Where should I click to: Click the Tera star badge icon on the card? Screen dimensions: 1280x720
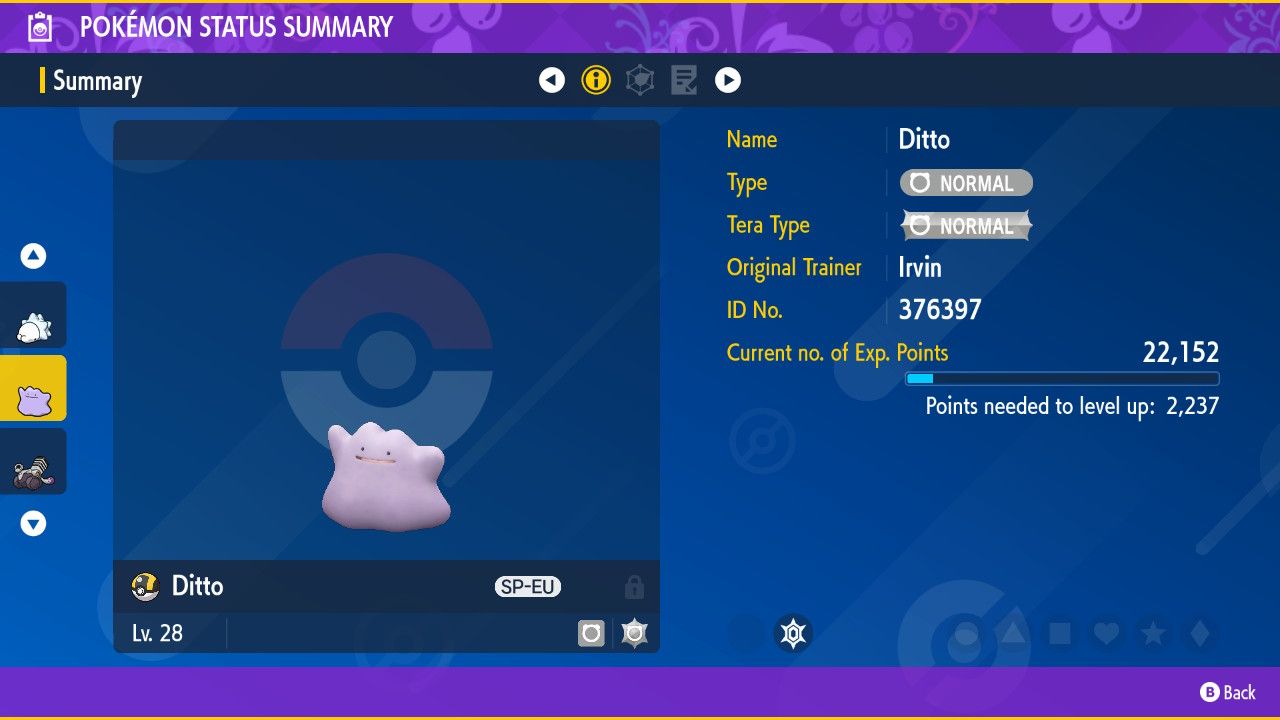634,632
